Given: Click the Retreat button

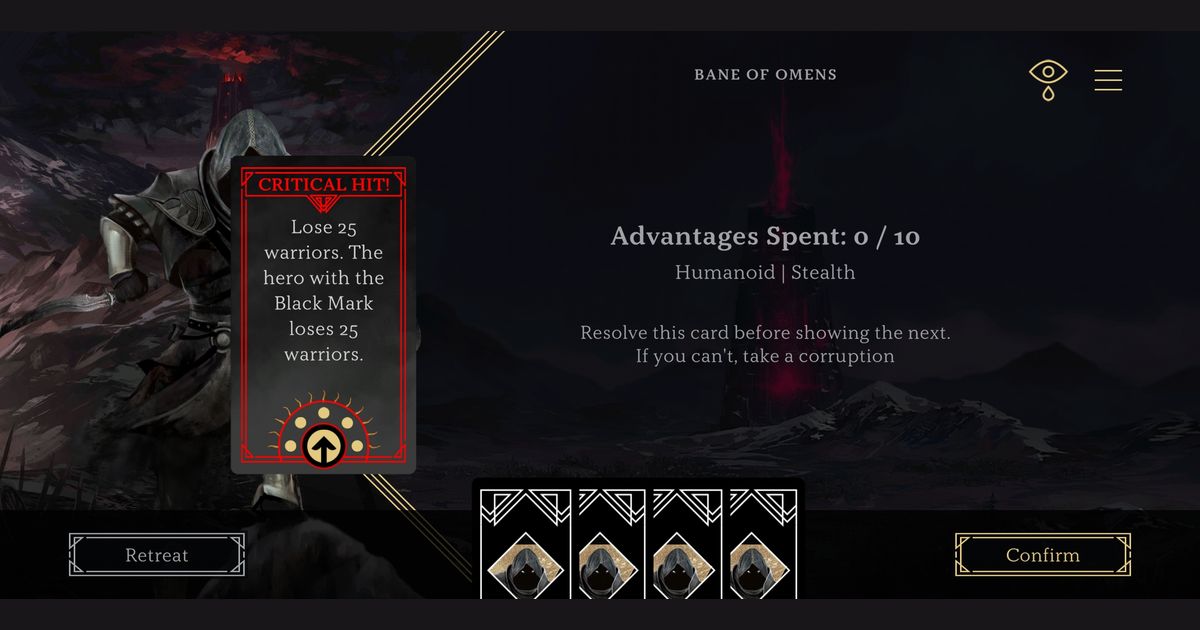Looking at the screenshot, I should coord(157,555).
